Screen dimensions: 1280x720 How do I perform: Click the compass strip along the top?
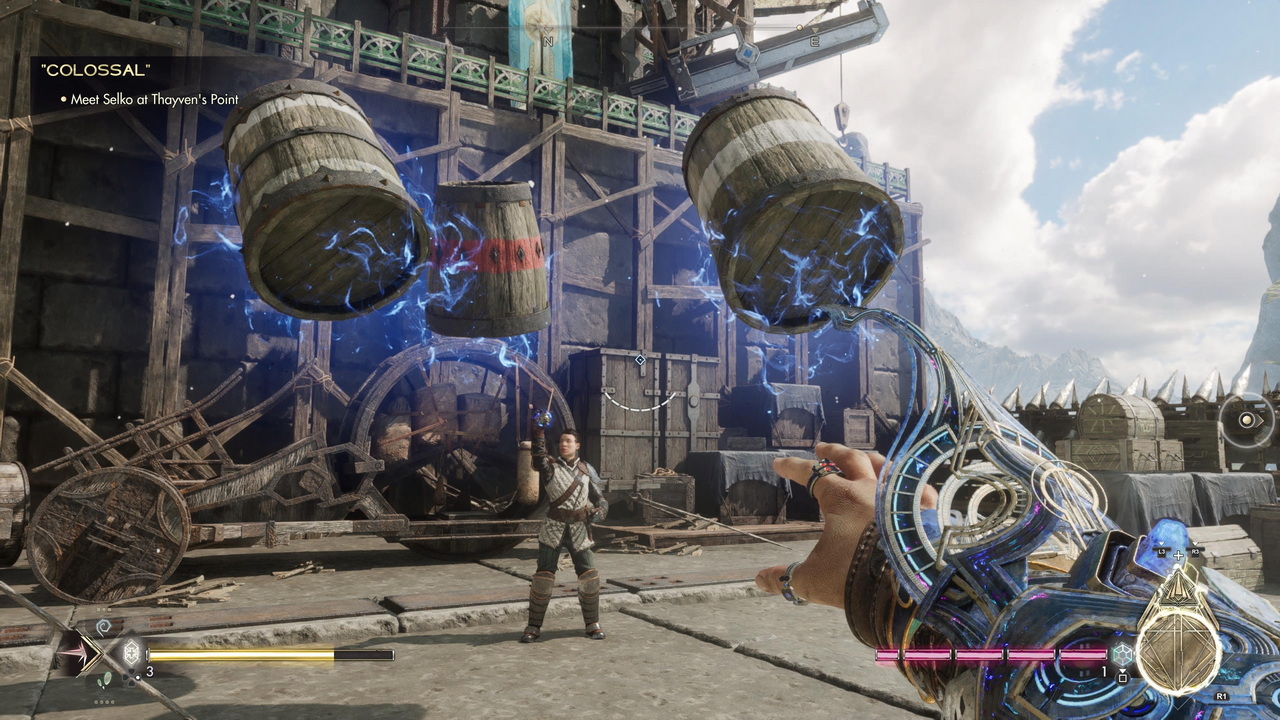pos(680,42)
